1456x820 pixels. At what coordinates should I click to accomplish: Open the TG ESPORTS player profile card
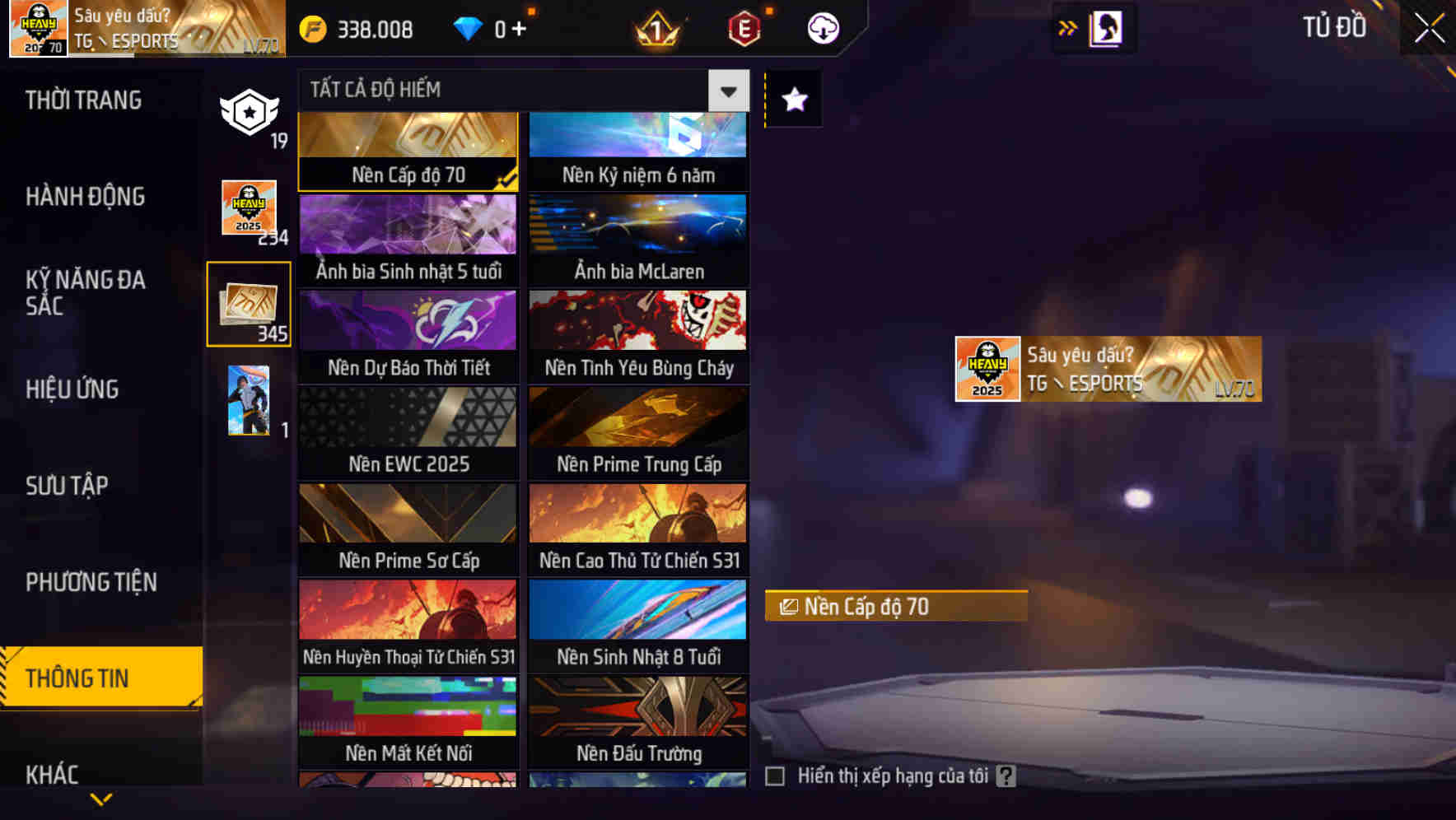[x=1107, y=369]
